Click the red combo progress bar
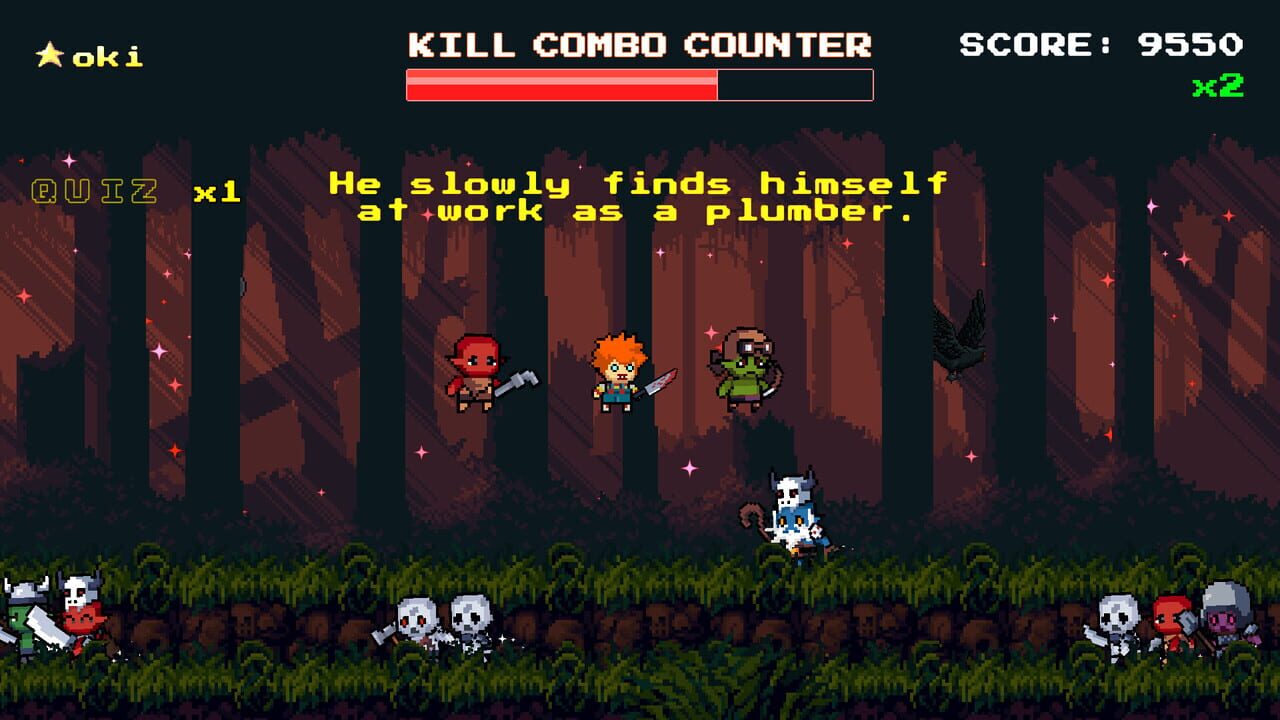The width and height of the screenshot is (1280, 720). (x=560, y=85)
